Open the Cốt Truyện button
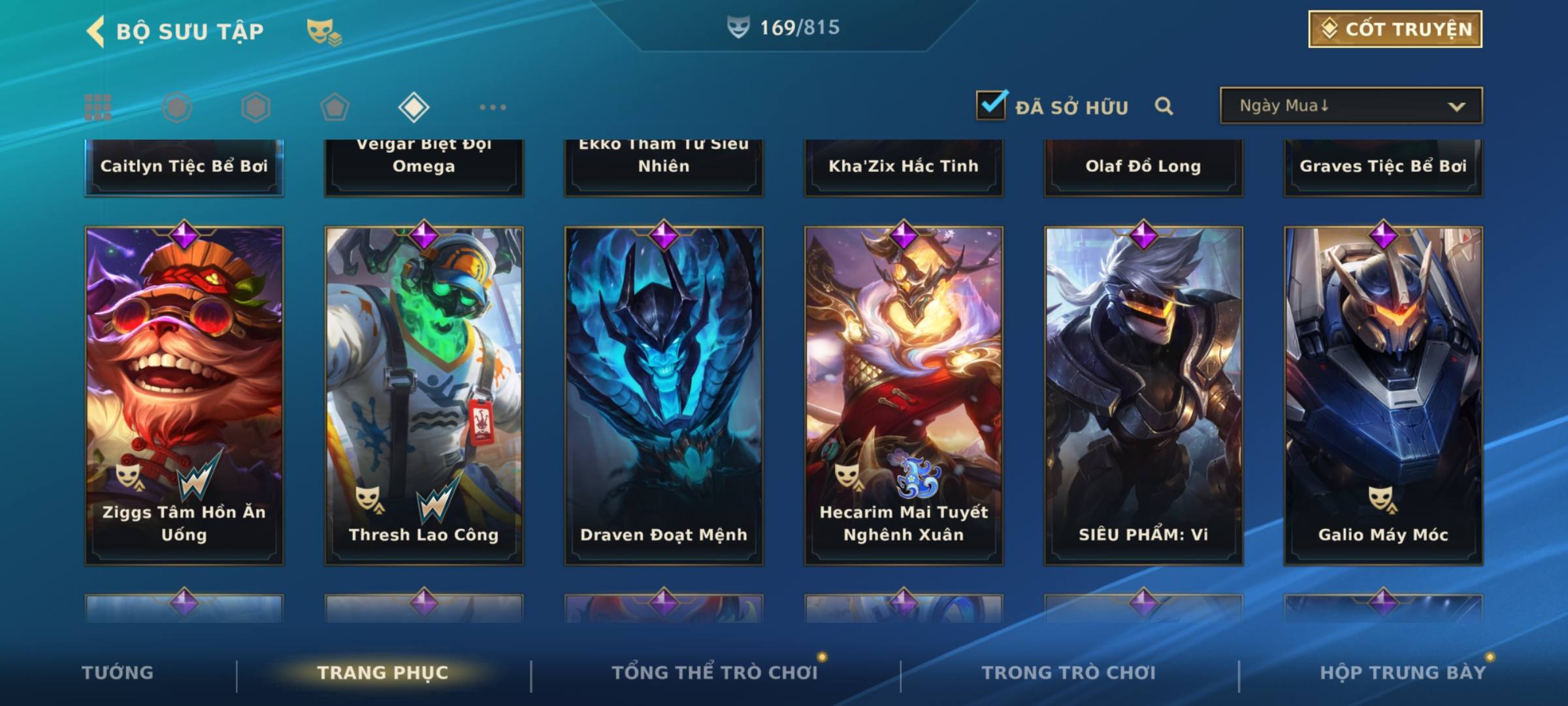Viewport: 1568px width, 706px height. (1395, 29)
